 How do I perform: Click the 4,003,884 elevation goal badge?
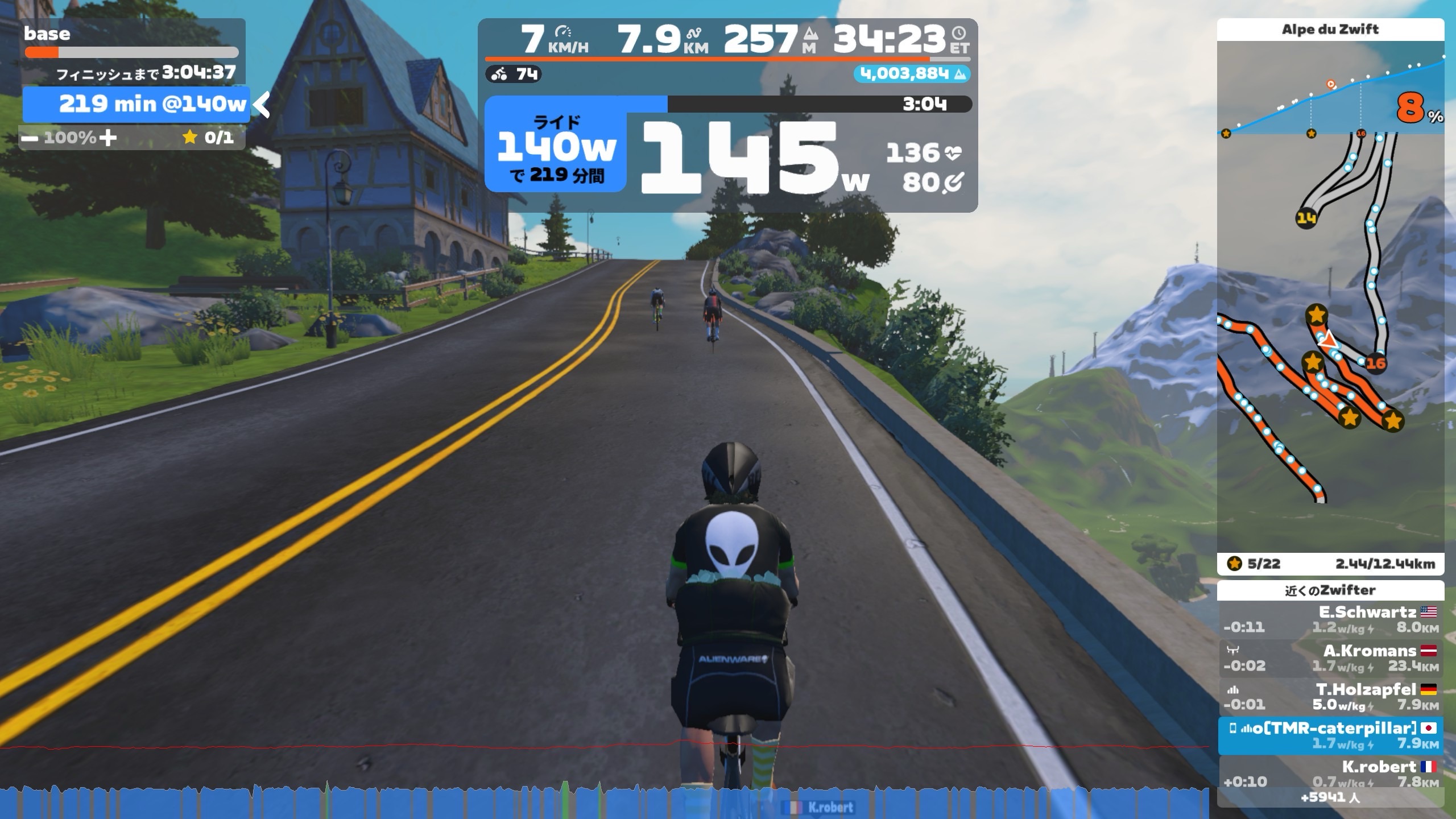[911, 74]
